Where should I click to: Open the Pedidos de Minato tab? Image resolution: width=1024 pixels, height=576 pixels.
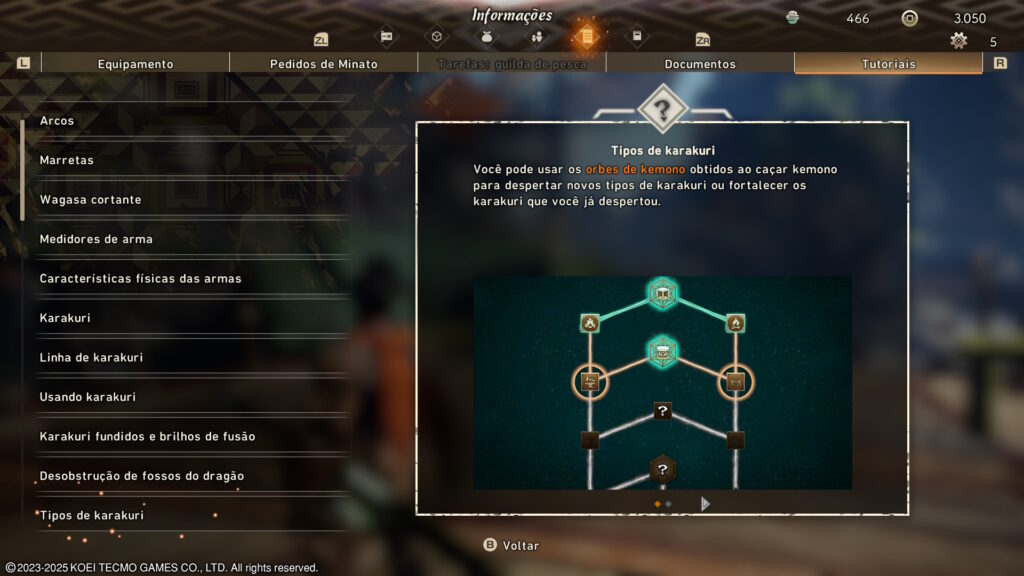click(x=323, y=64)
